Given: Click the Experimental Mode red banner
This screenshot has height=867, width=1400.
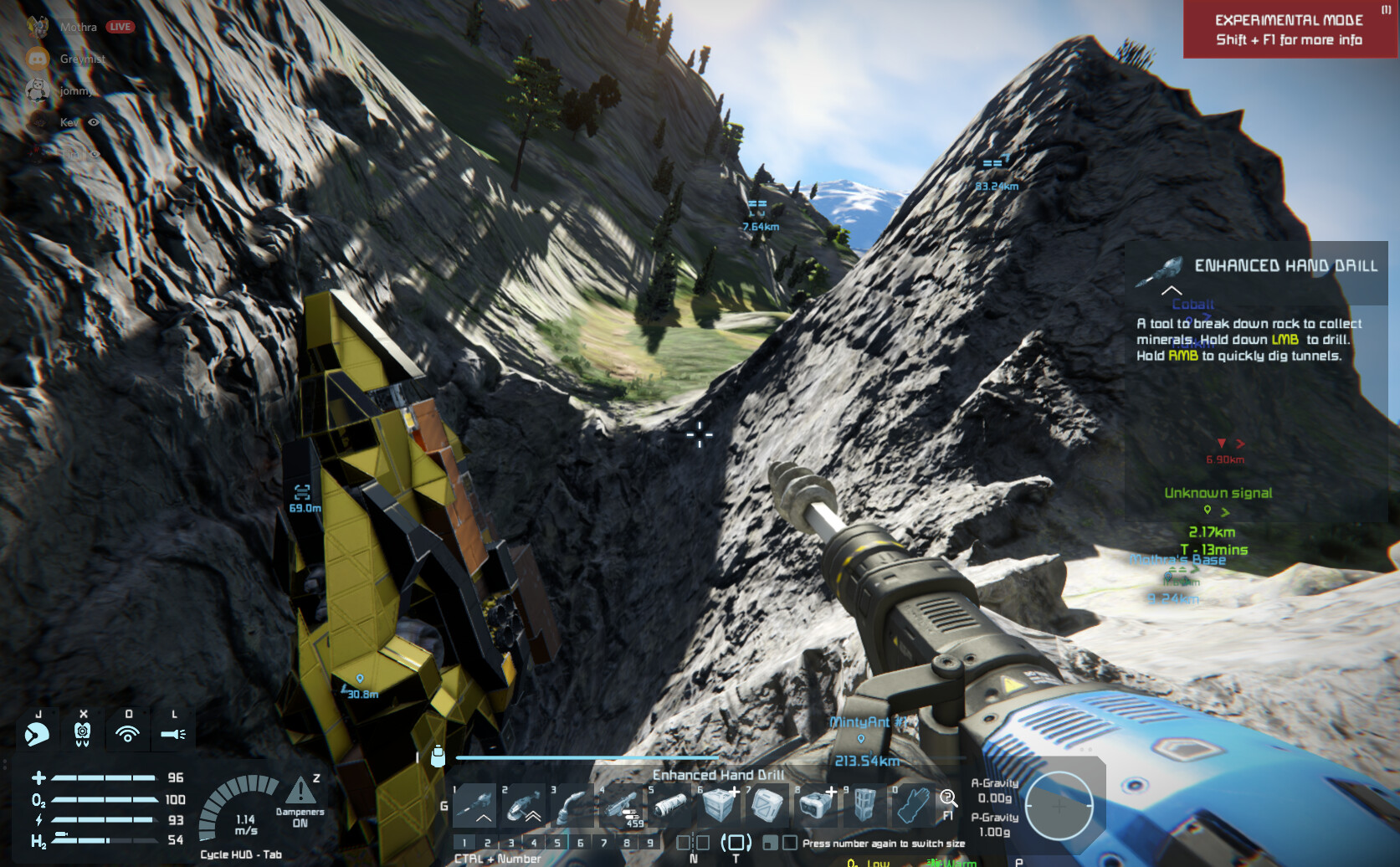Looking at the screenshot, I should [x=1290, y=29].
